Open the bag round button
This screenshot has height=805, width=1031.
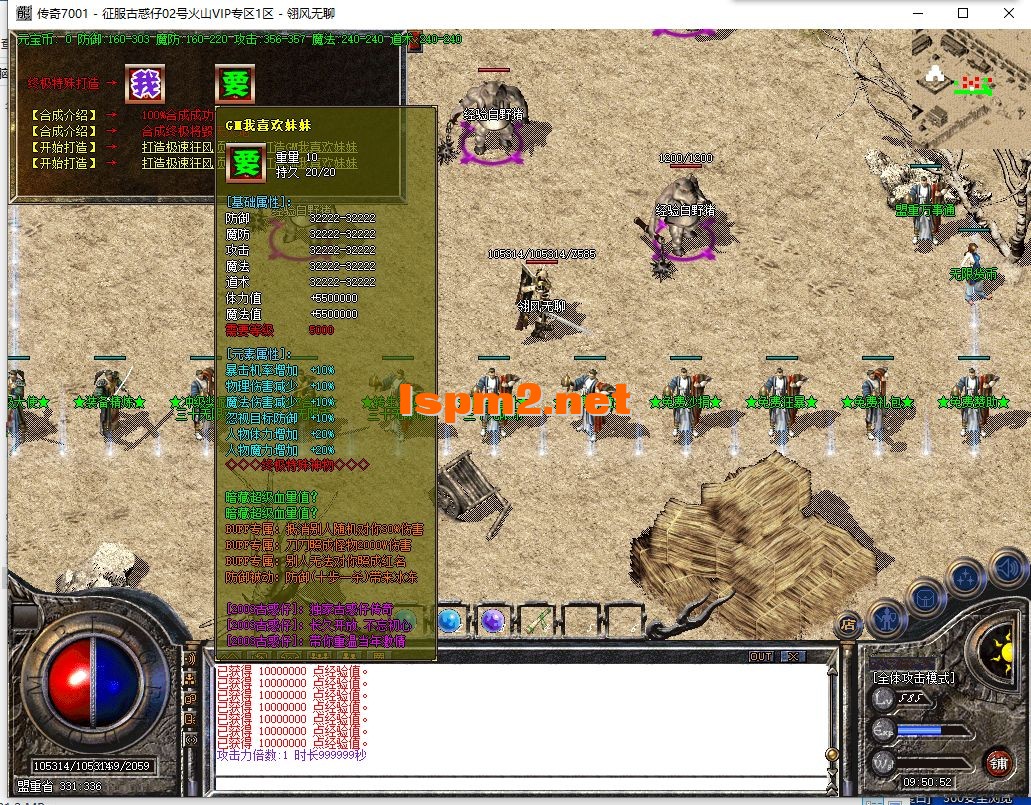click(926, 598)
